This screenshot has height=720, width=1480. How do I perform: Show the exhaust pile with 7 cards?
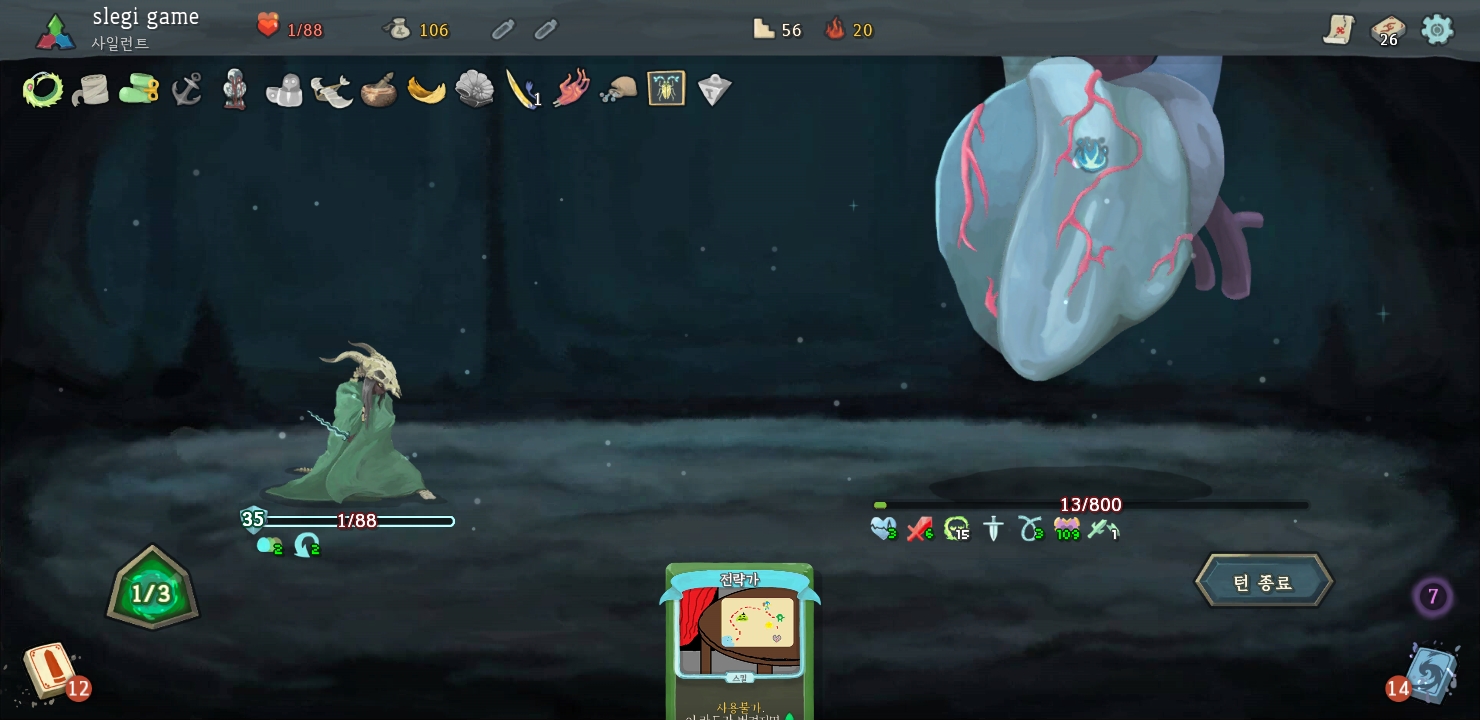coord(1432,597)
